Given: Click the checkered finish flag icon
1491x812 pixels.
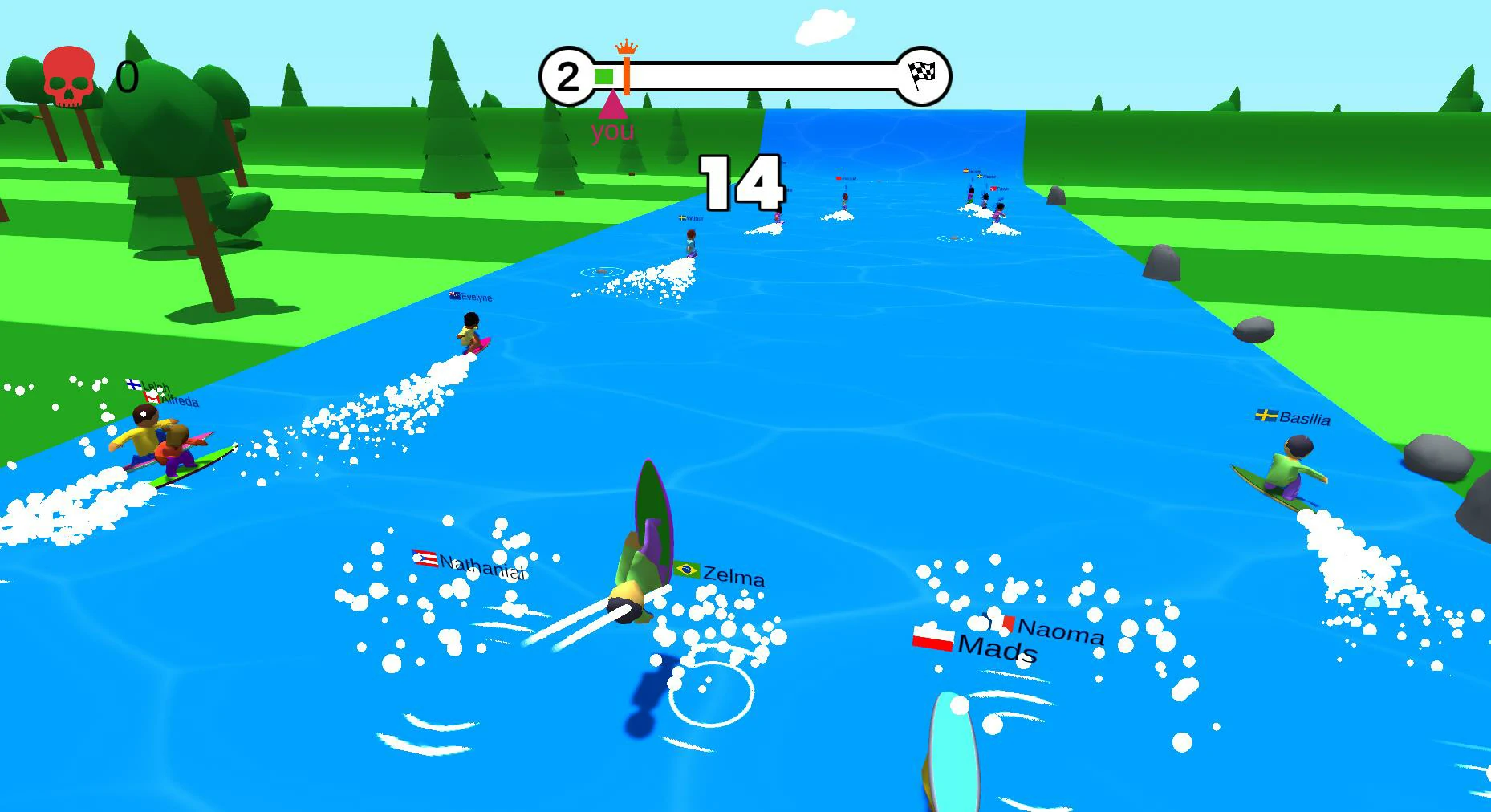Looking at the screenshot, I should tap(923, 76).
